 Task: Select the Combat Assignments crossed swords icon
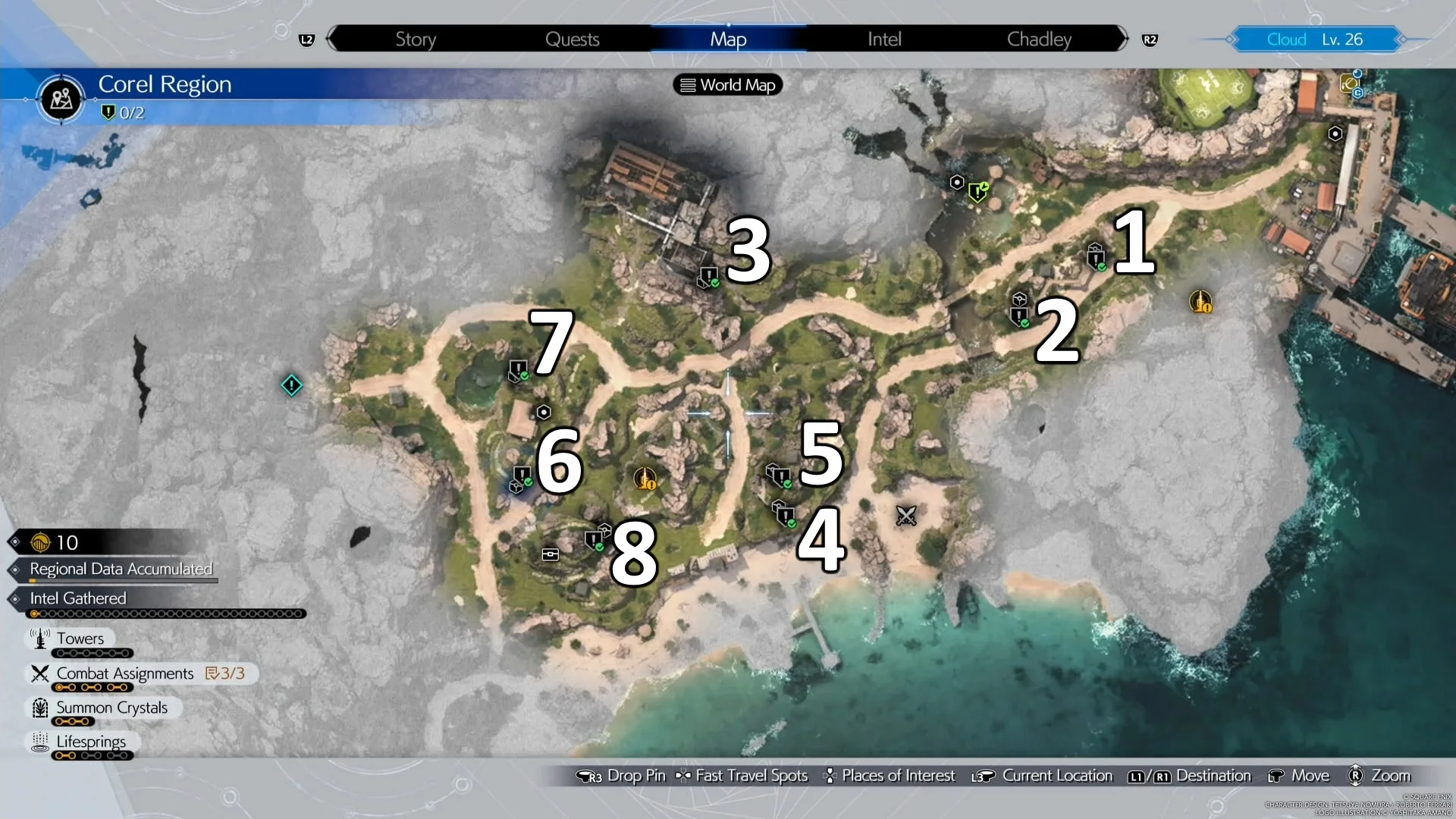(40, 673)
